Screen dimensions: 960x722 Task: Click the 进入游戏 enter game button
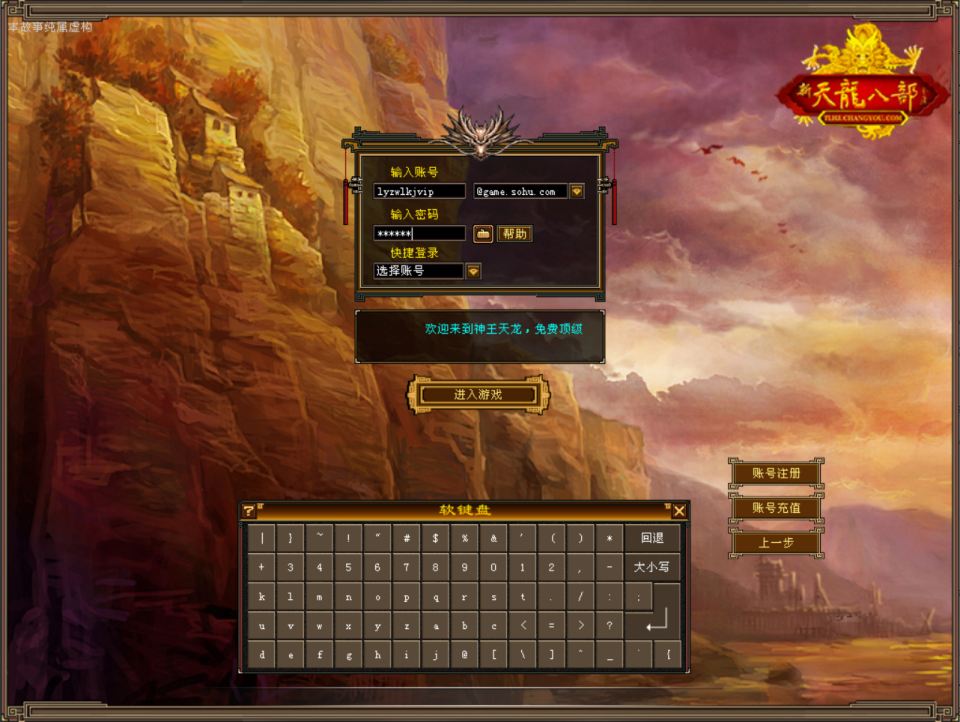[x=477, y=395]
